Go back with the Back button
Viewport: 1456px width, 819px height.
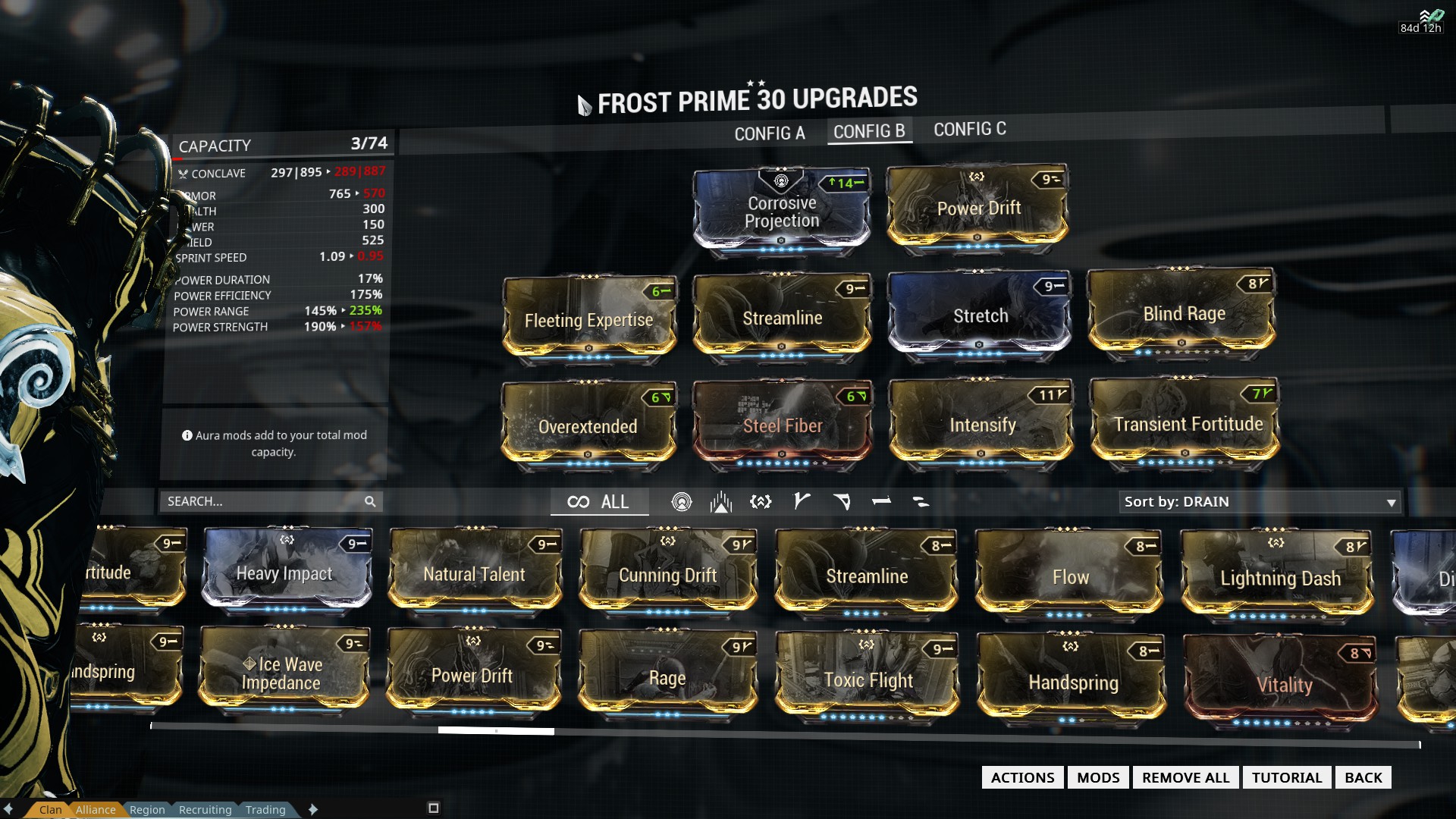click(1363, 777)
